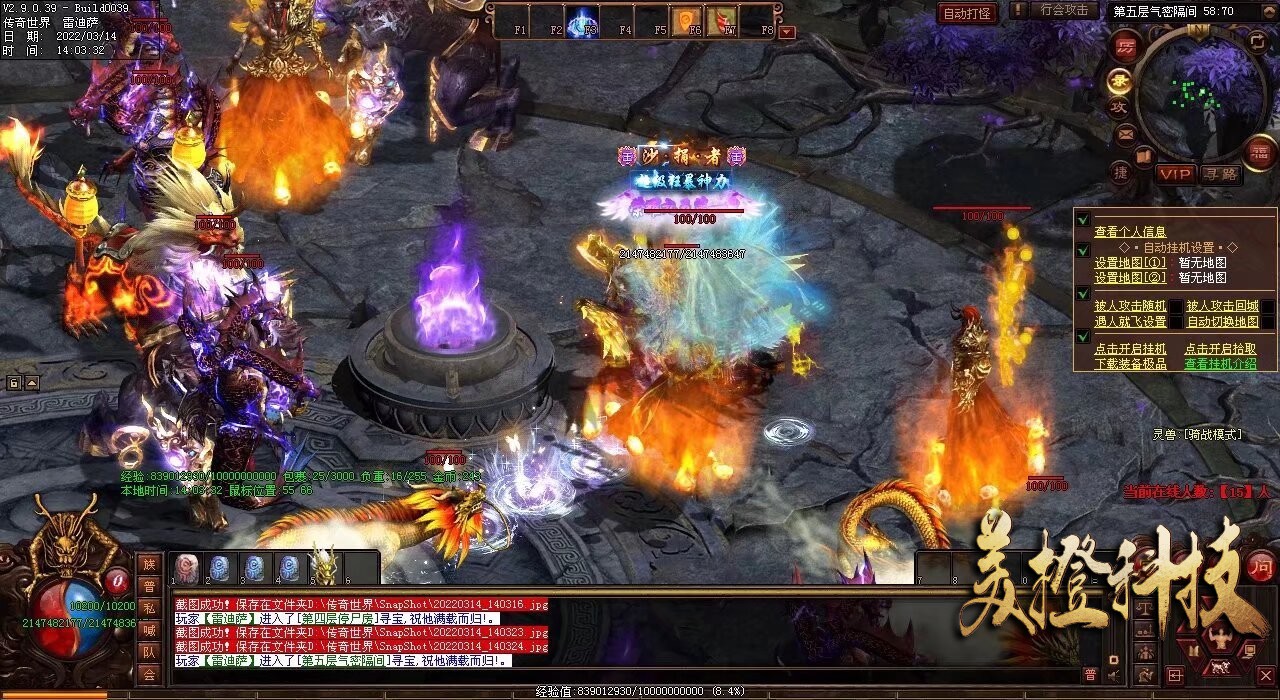
Task: Click 点击开启挂机 to start auto-play
Action: 1130,349
